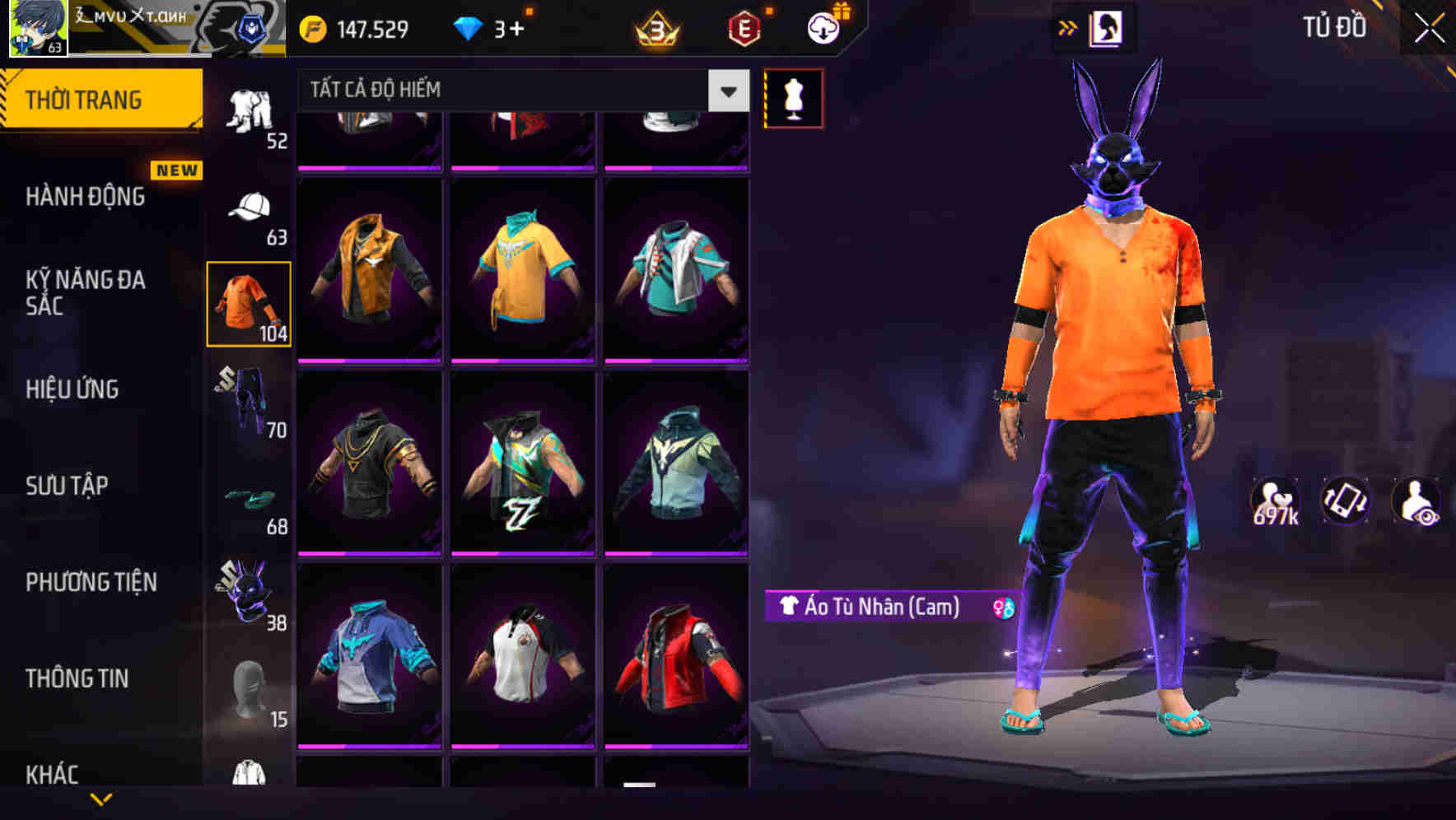Collapse the sidebar using the >> chevrons
This screenshot has height=820, width=1456.
1066,27
